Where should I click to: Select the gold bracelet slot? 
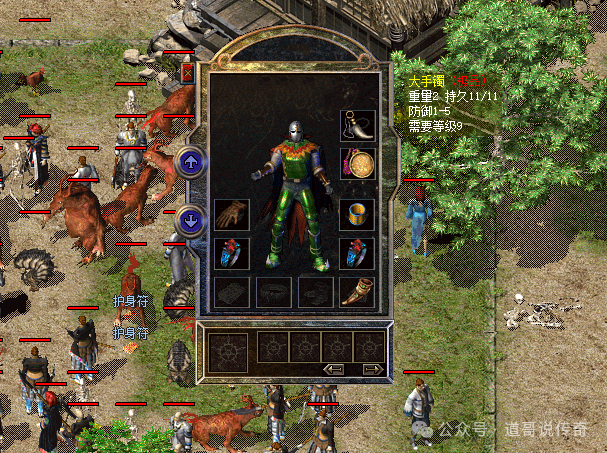tap(357, 214)
